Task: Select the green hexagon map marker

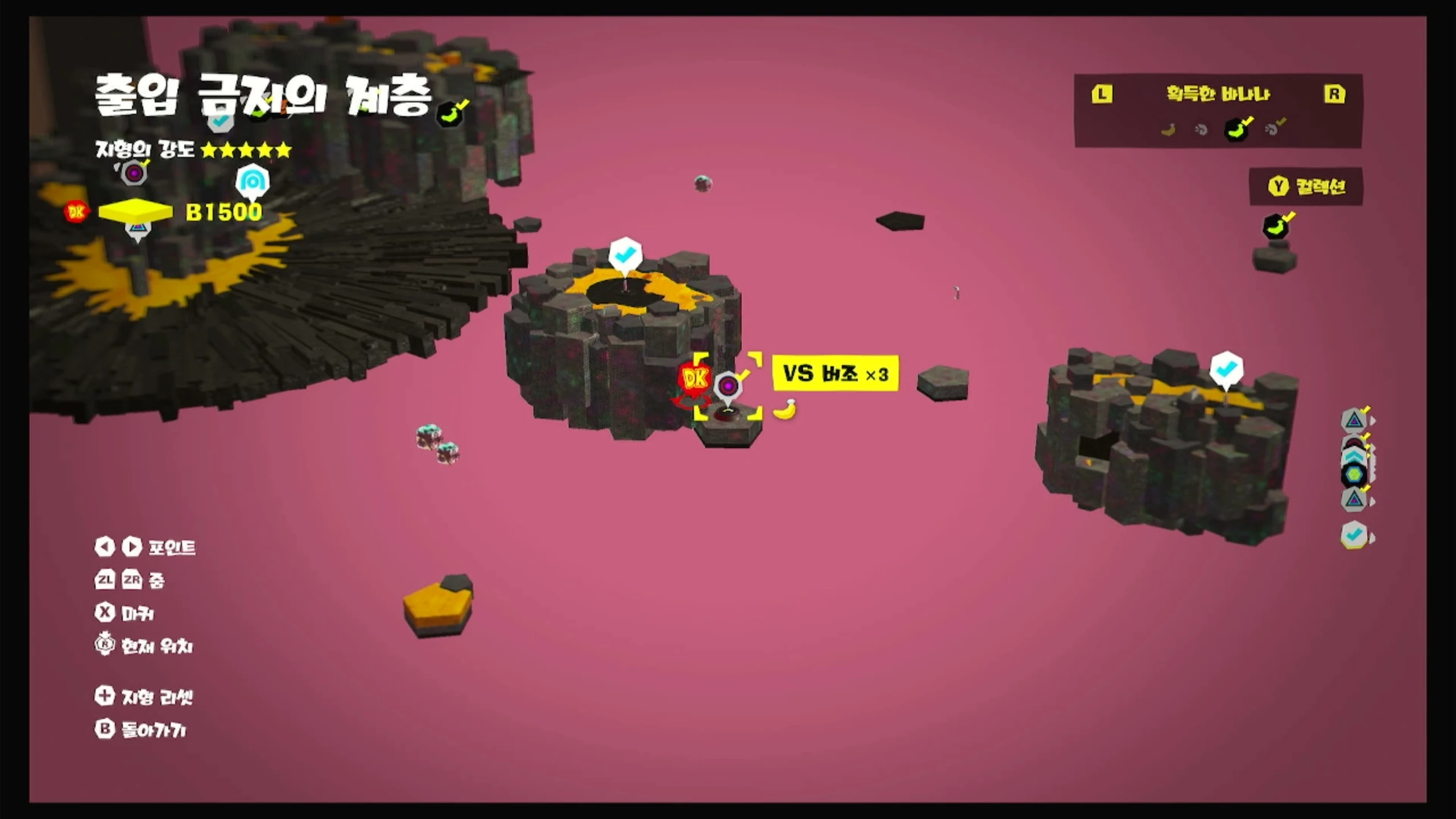Action: click(1354, 474)
